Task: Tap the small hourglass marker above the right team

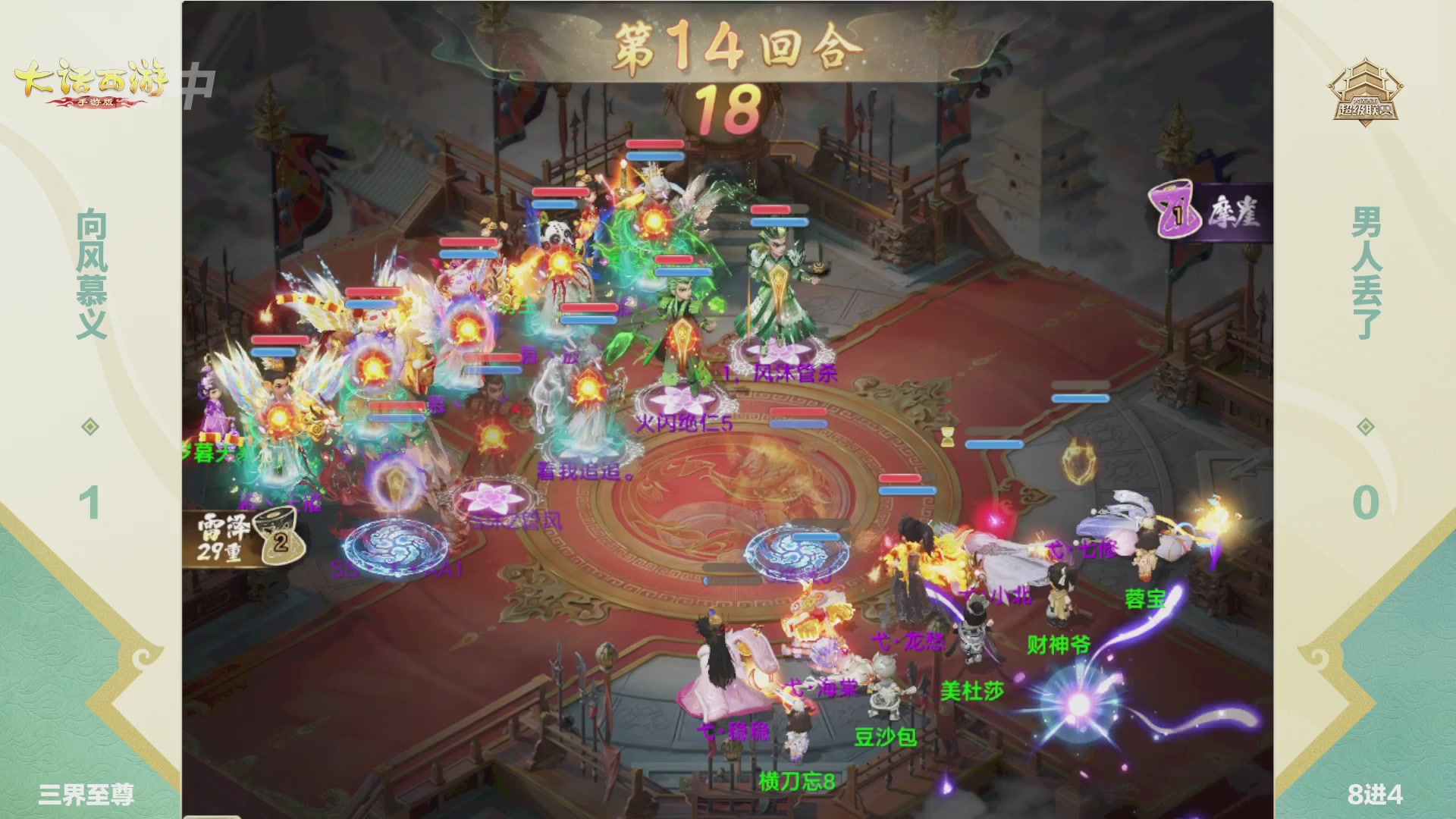Action: (947, 437)
